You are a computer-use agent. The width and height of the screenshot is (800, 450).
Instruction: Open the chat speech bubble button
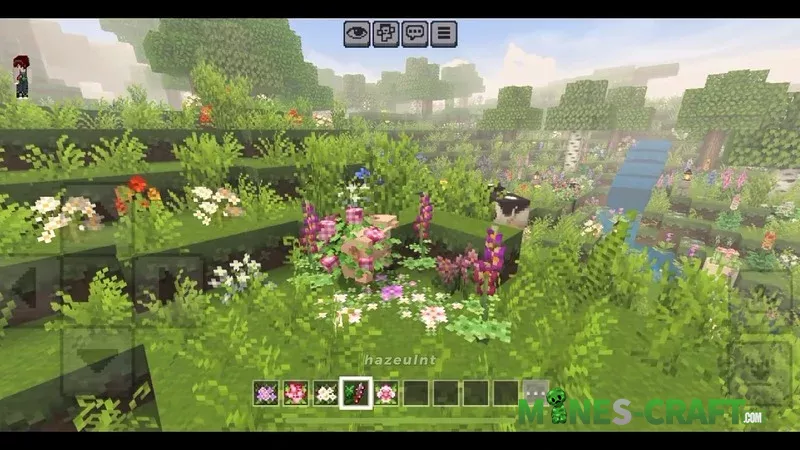415,34
